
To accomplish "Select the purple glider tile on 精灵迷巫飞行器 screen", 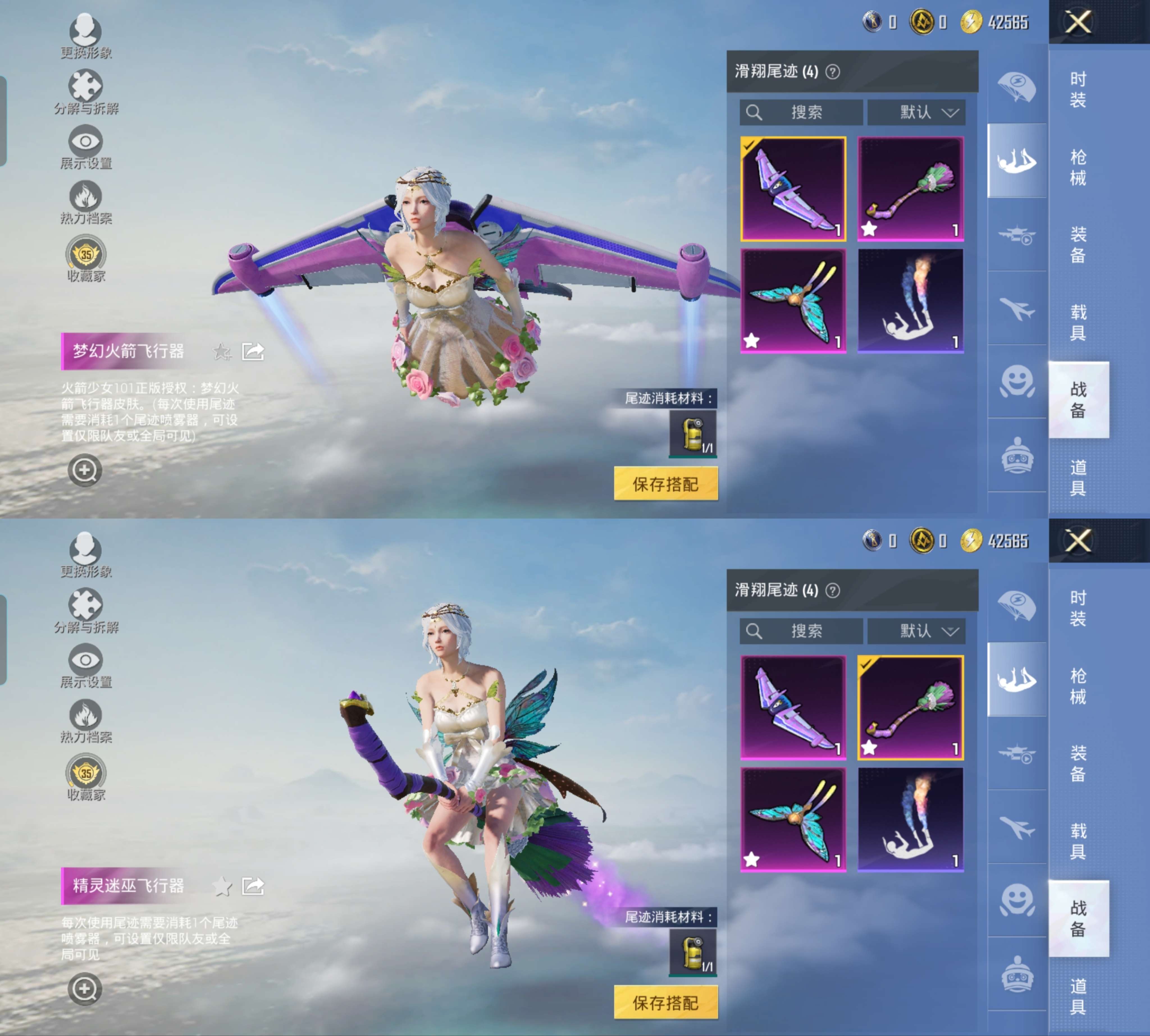I will pos(793,707).
